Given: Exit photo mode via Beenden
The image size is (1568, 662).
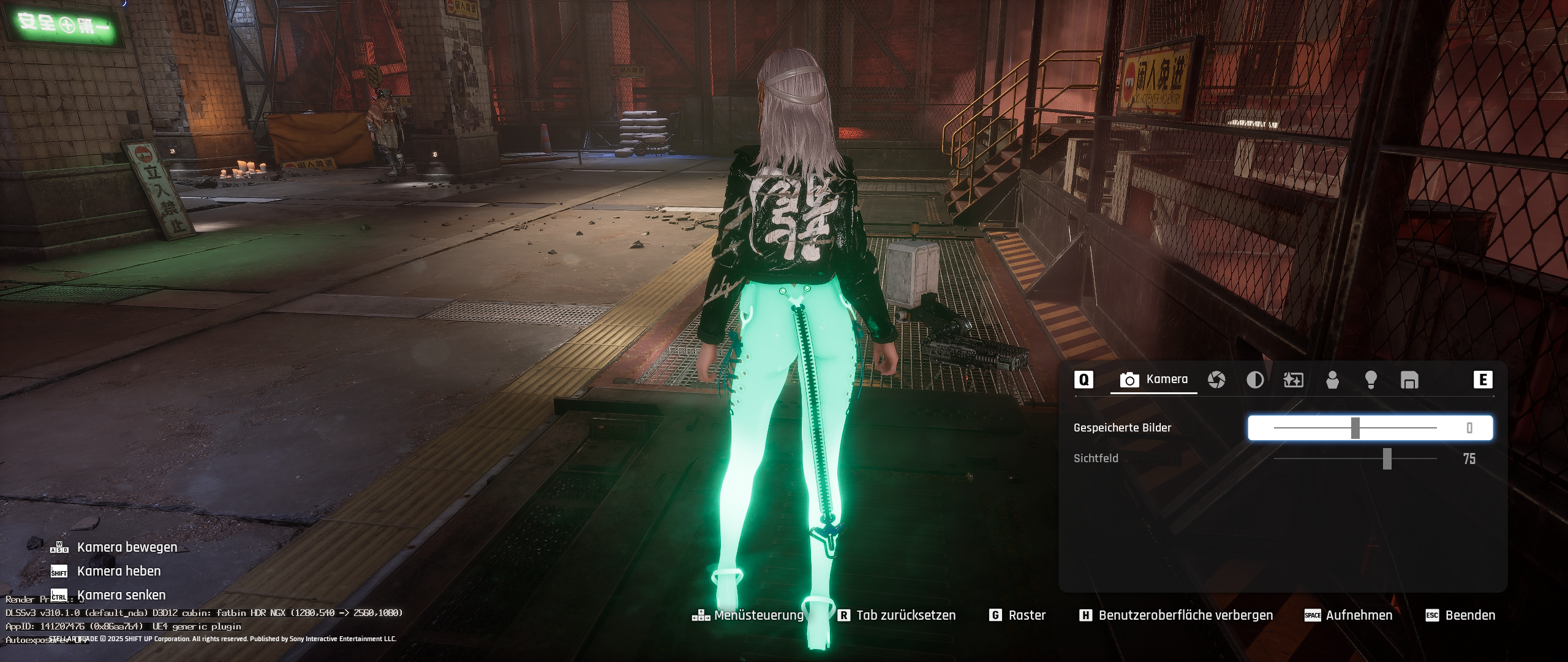Looking at the screenshot, I should 1461,615.
